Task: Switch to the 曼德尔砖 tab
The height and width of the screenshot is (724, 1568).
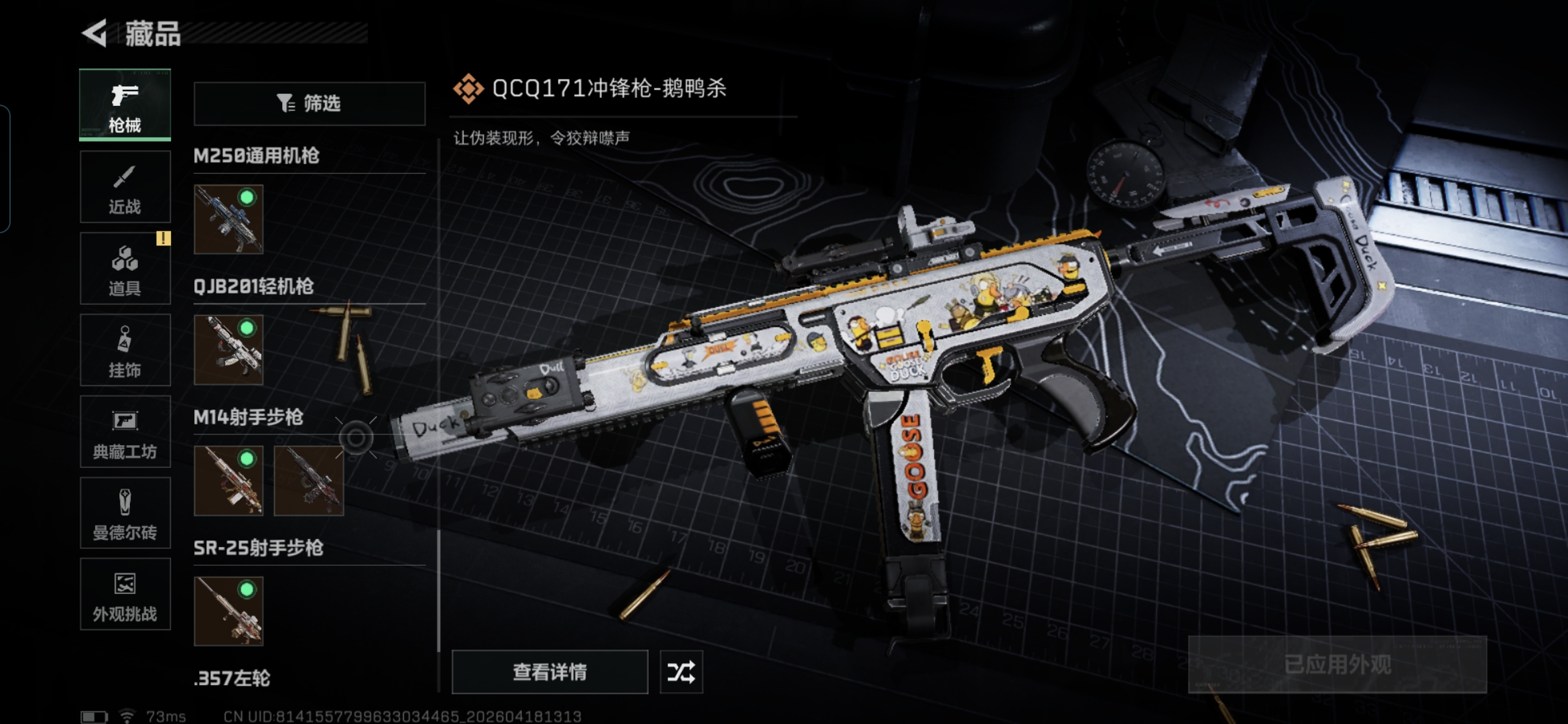Action: click(125, 514)
